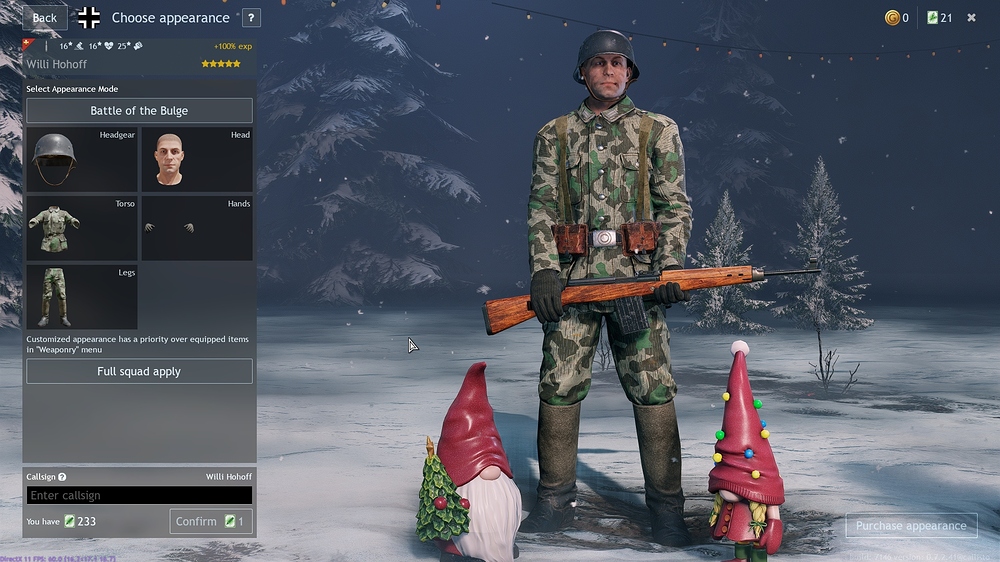Go back using the Back button
This screenshot has height=562, width=1000.
coord(45,18)
